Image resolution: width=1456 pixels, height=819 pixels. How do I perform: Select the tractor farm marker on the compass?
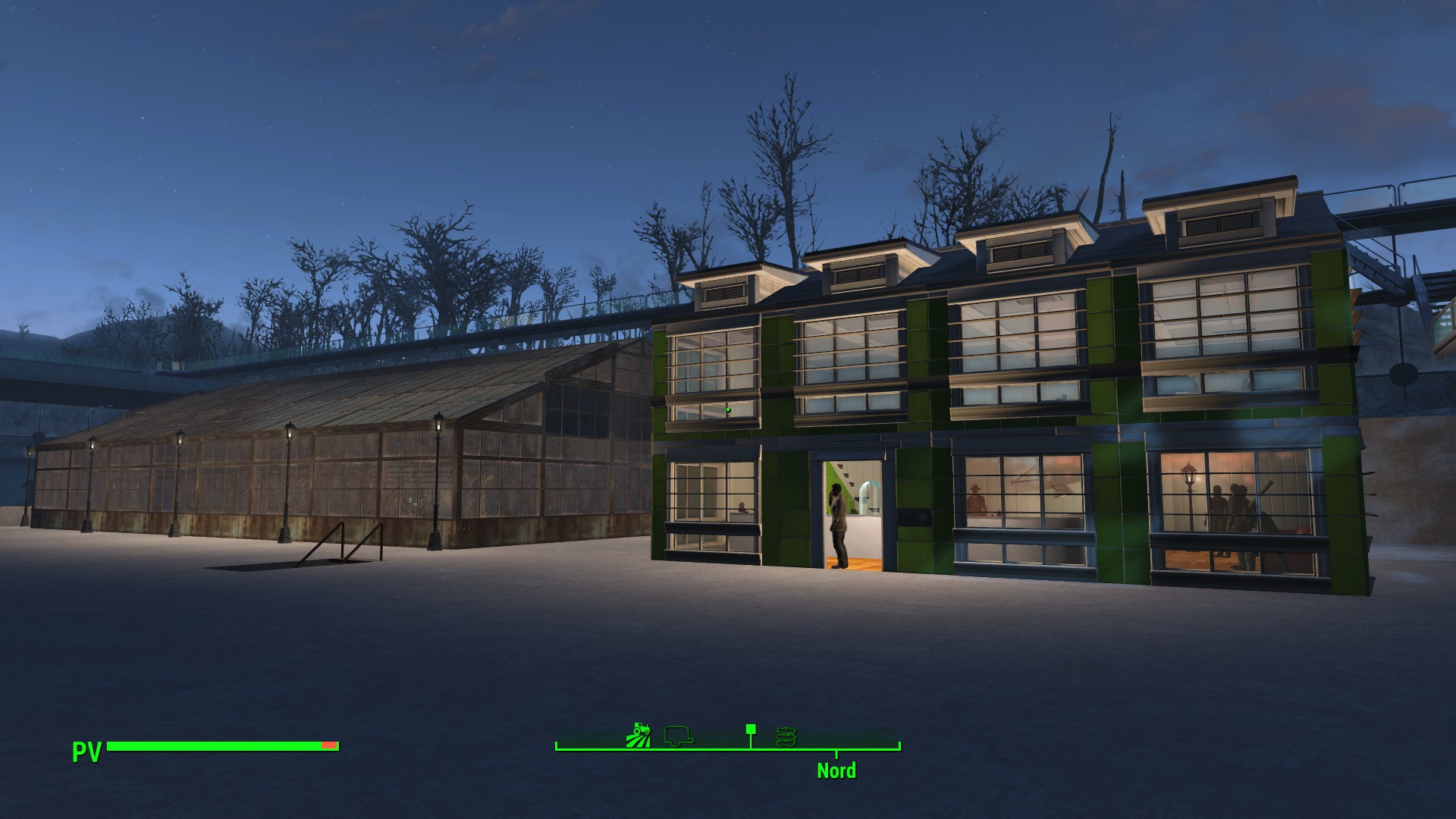[639, 735]
